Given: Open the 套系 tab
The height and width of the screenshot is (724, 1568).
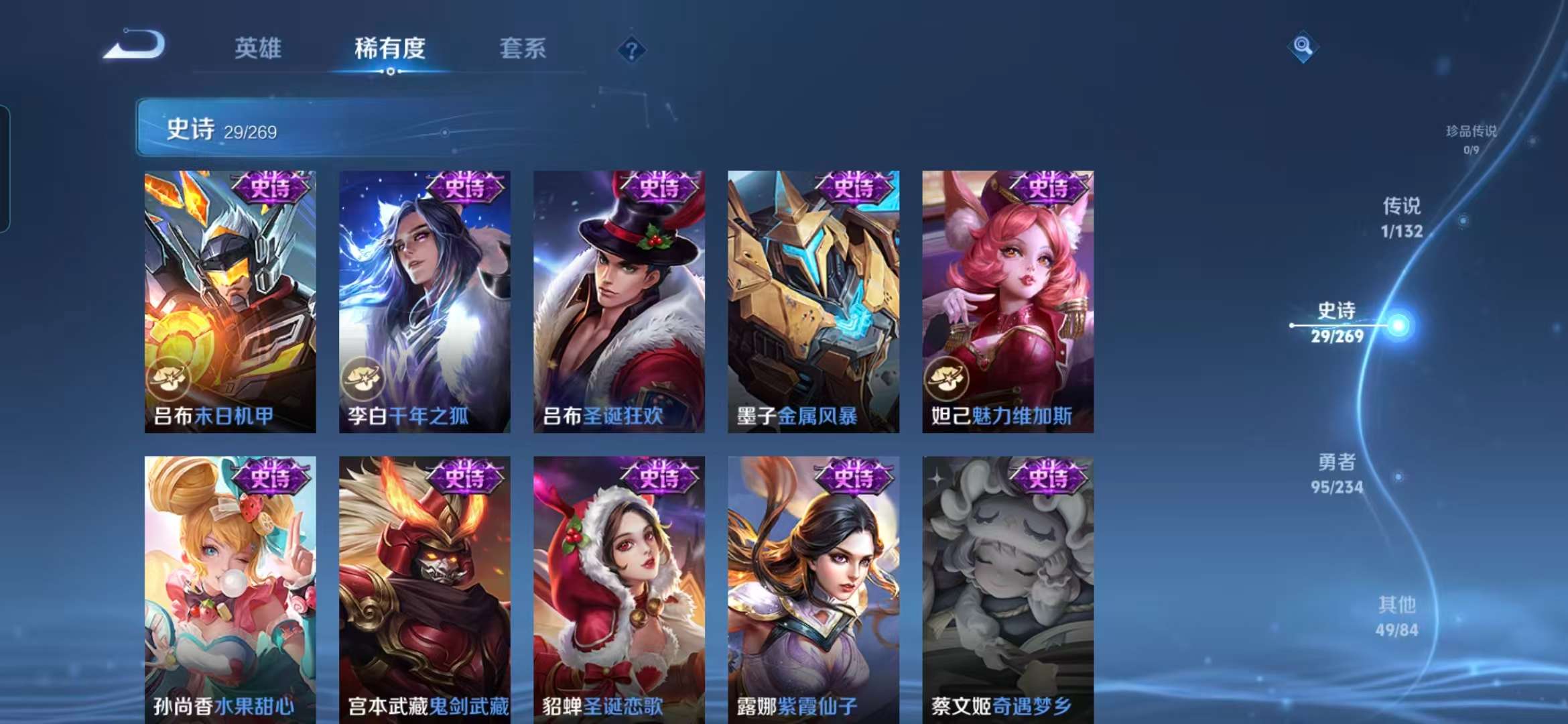Looking at the screenshot, I should tap(523, 48).
